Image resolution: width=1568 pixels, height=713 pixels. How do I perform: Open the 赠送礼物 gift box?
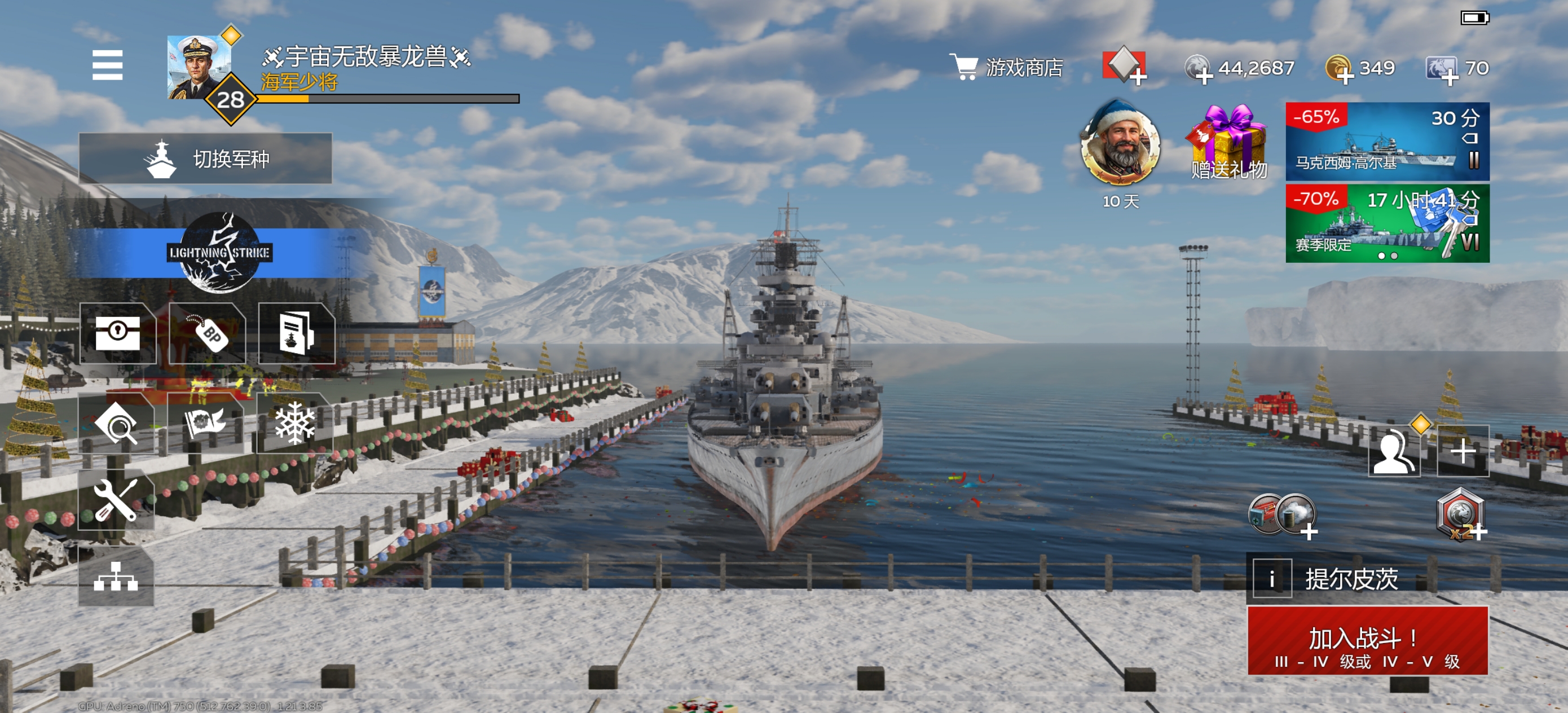pos(1228,143)
